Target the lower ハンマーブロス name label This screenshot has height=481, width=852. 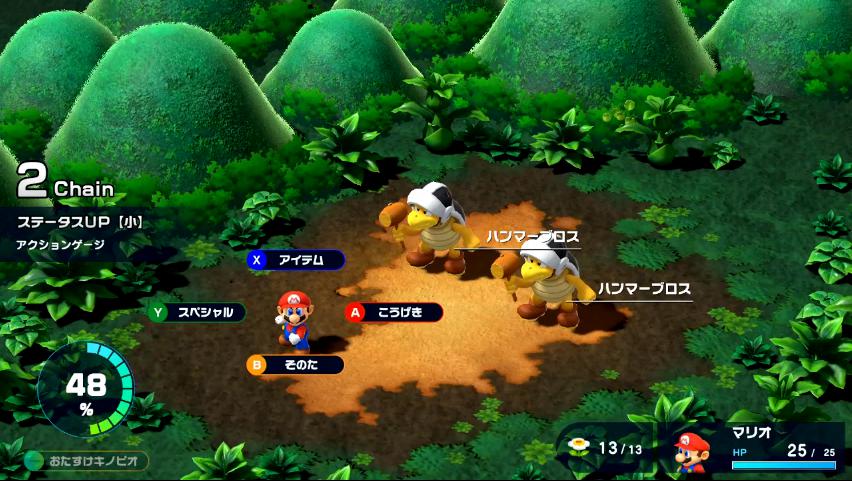[644, 289]
